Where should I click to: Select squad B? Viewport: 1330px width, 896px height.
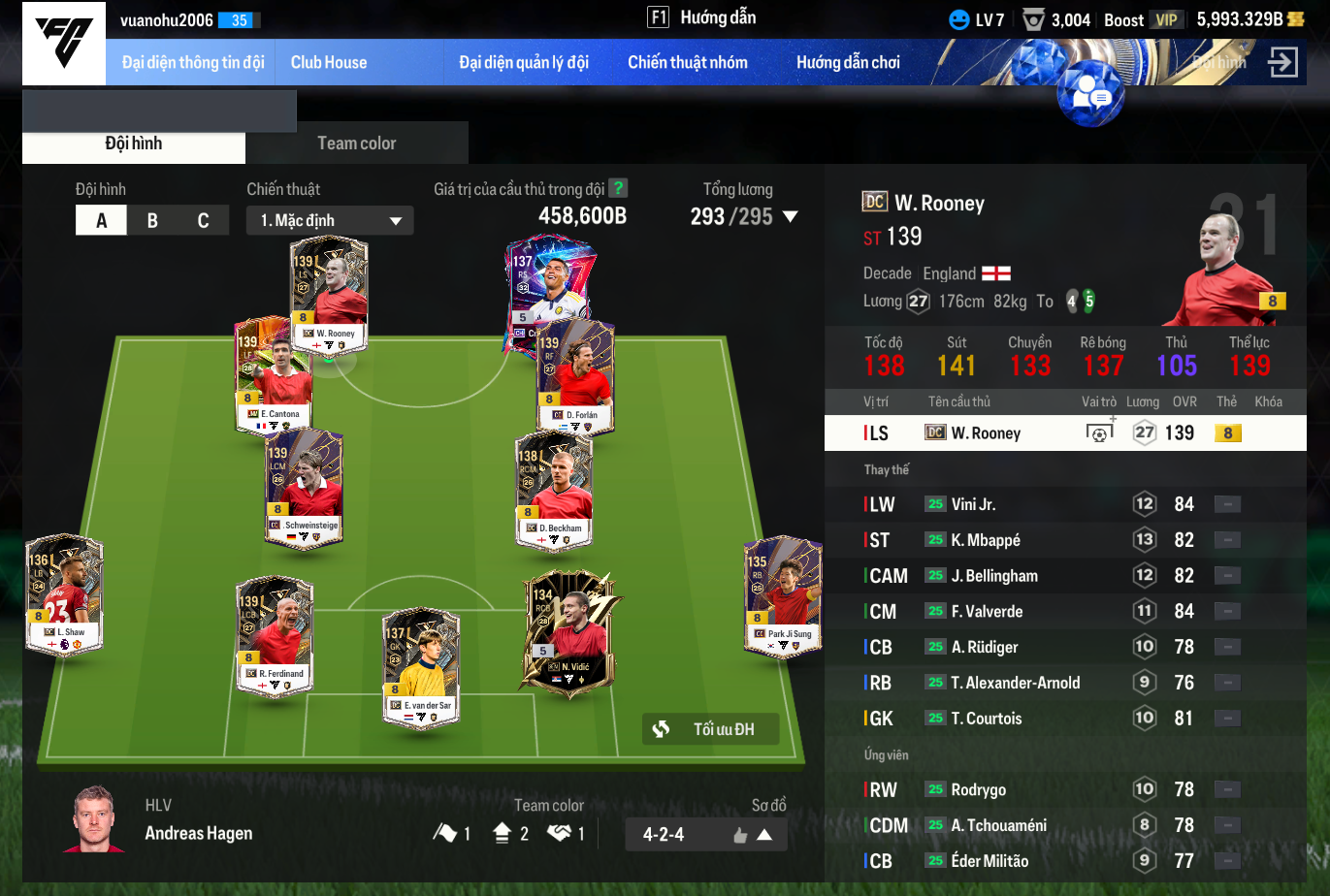click(x=152, y=220)
